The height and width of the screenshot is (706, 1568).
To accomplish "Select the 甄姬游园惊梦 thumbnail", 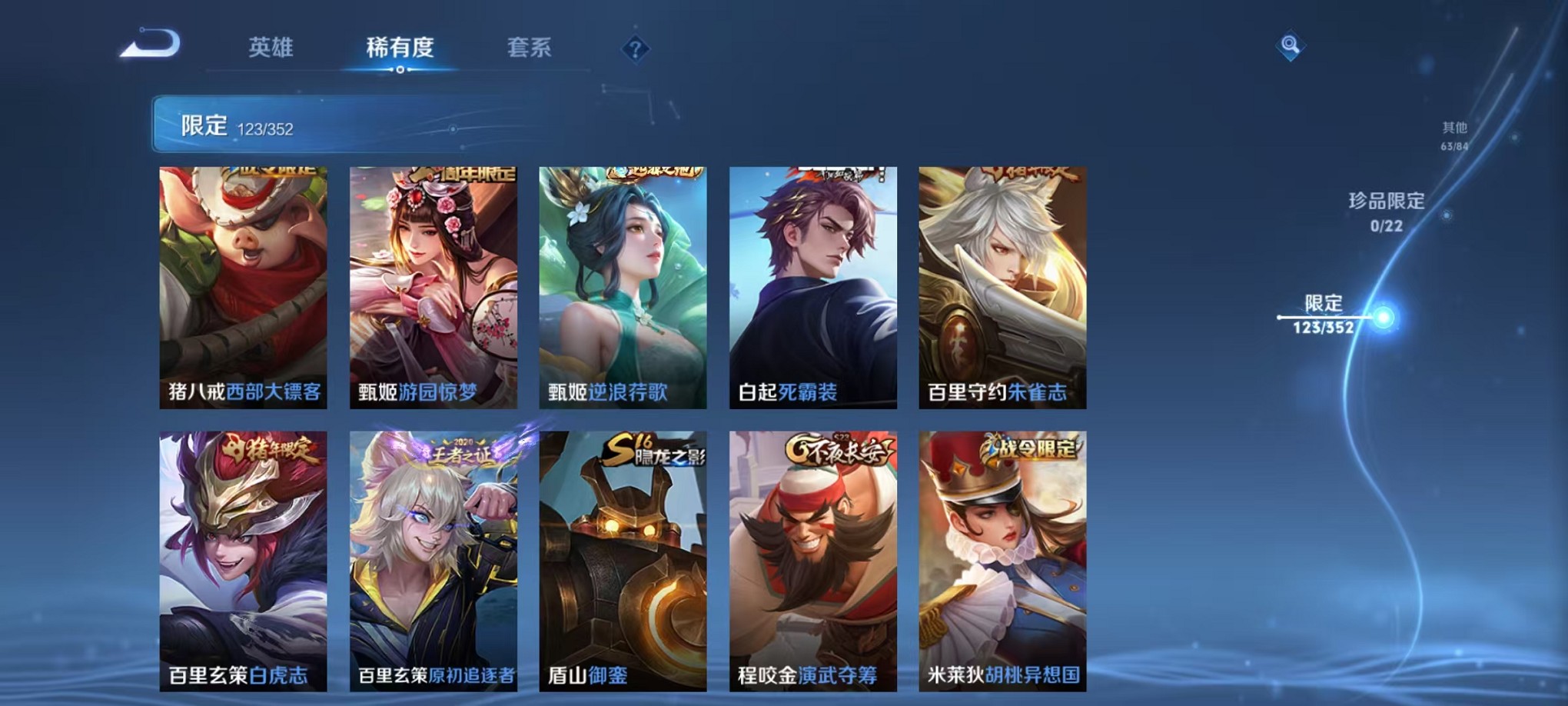I will tap(433, 288).
